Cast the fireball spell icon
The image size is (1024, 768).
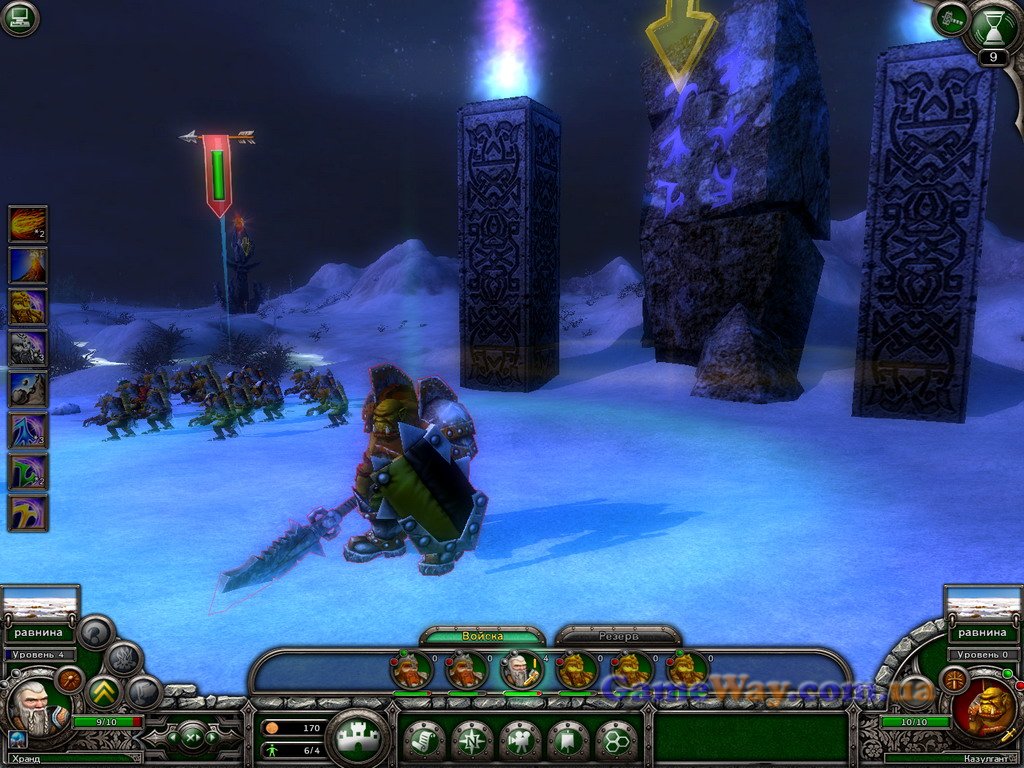(28, 224)
